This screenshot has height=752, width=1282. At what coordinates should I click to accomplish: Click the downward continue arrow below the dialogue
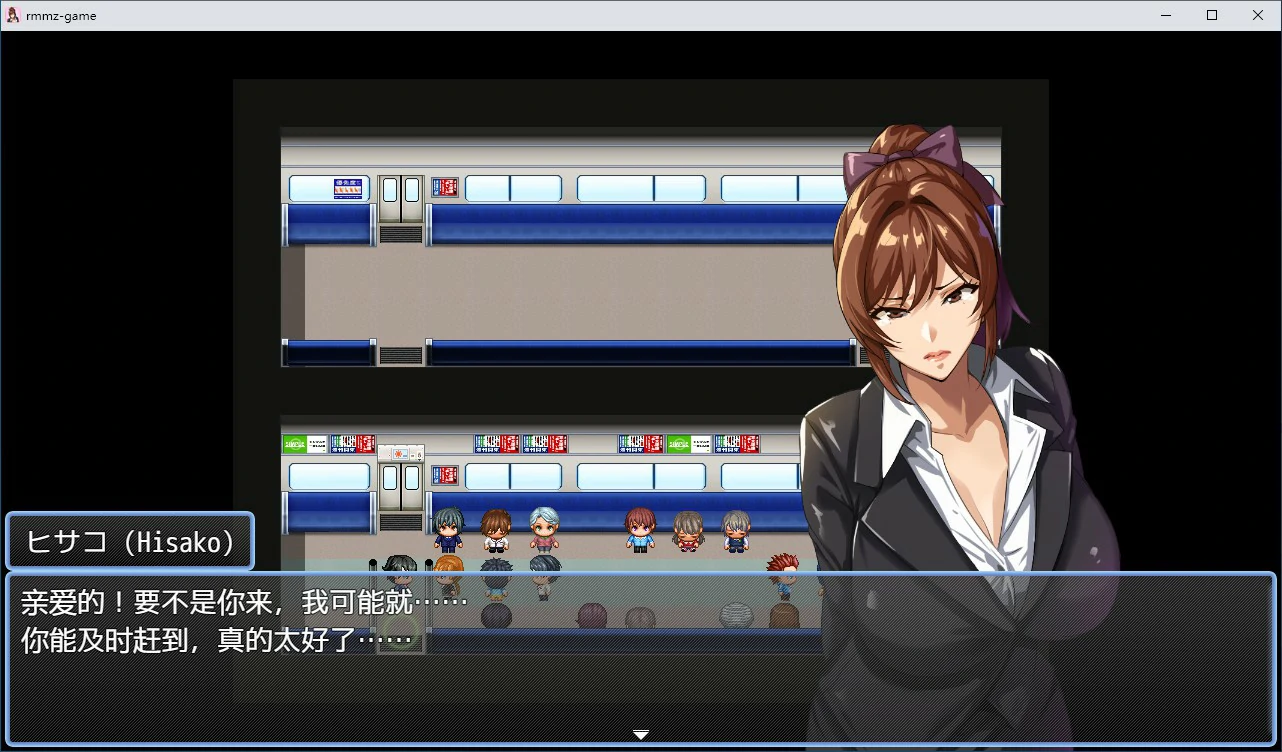(x=640, y=734)
